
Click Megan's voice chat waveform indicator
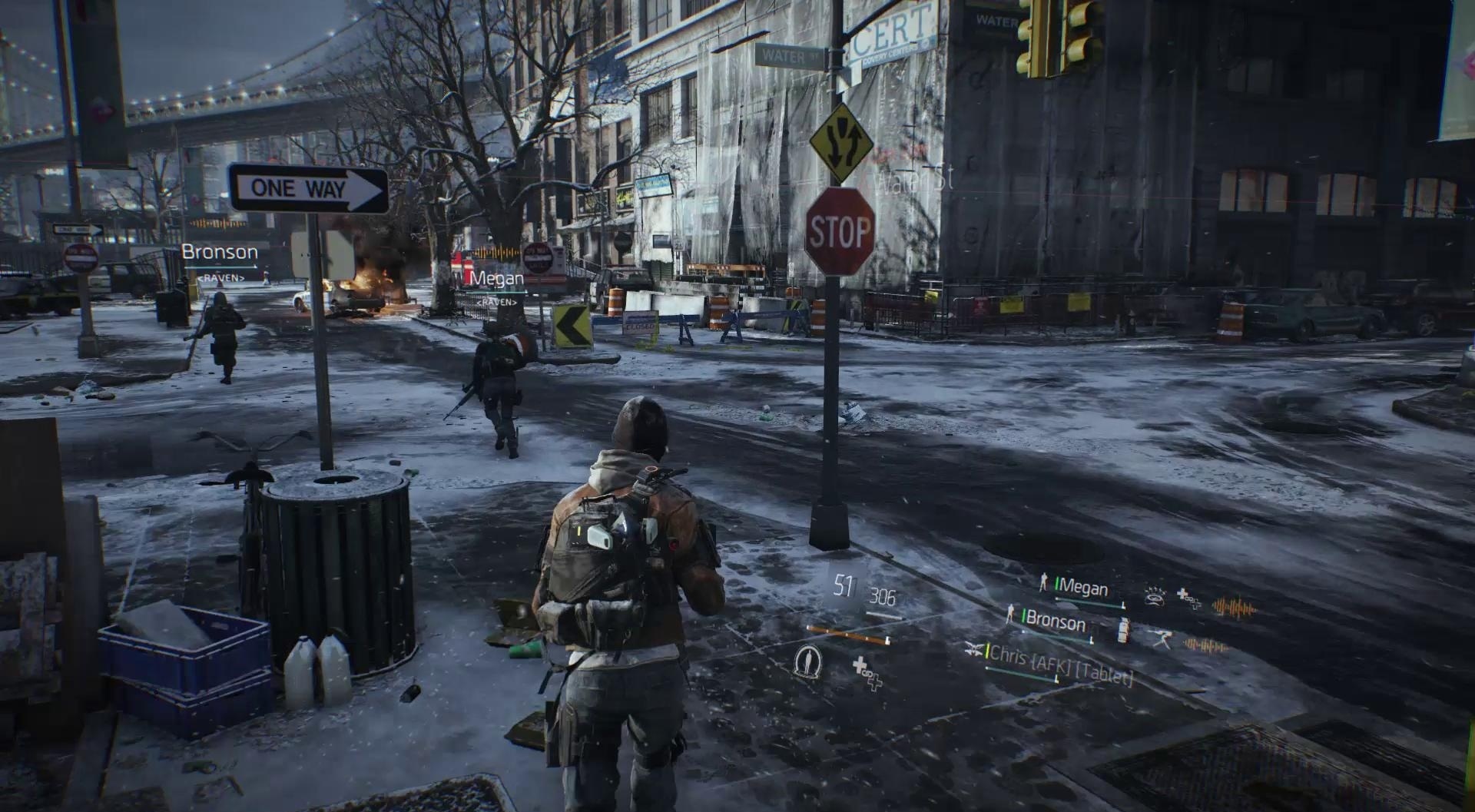[1234, 609]
